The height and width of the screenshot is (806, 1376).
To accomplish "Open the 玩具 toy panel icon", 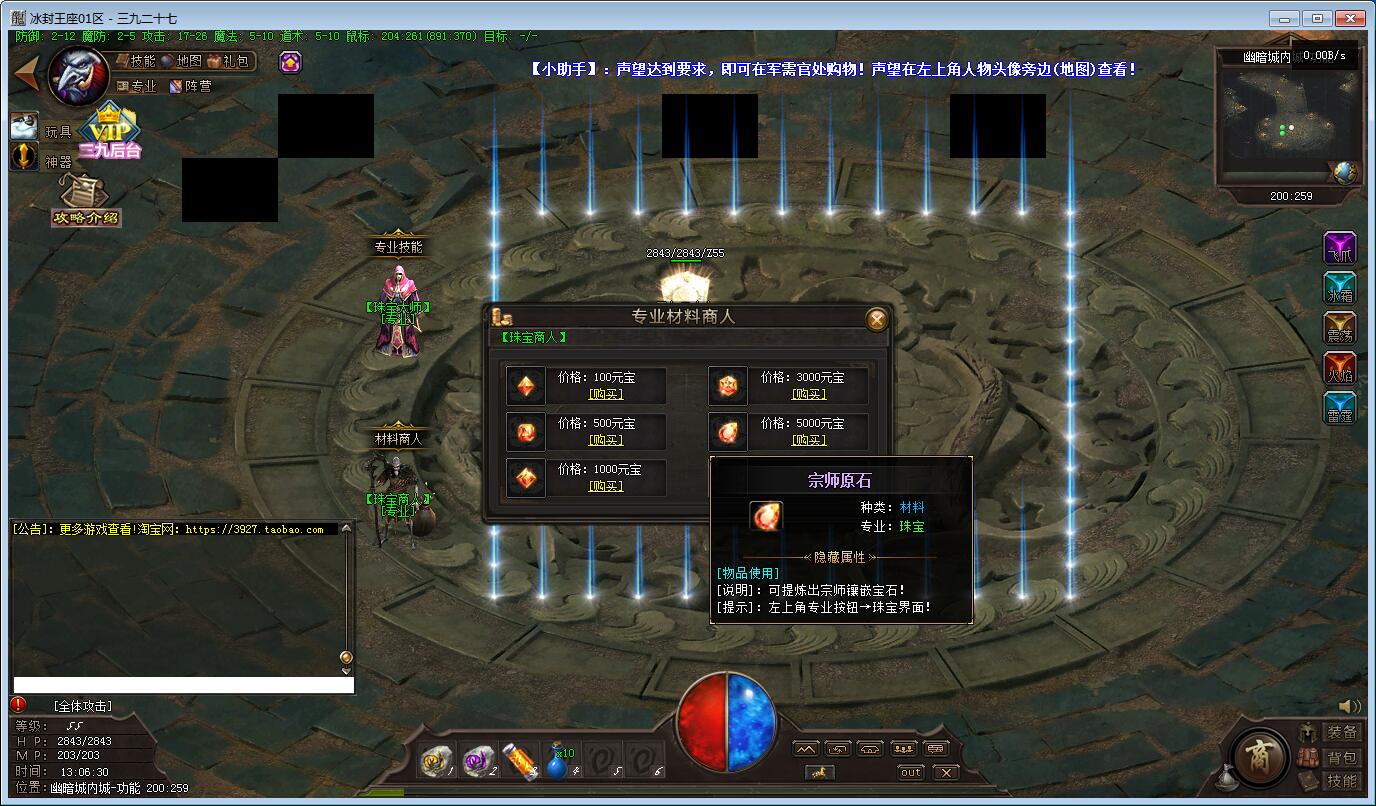I will (x=24, y=126).
